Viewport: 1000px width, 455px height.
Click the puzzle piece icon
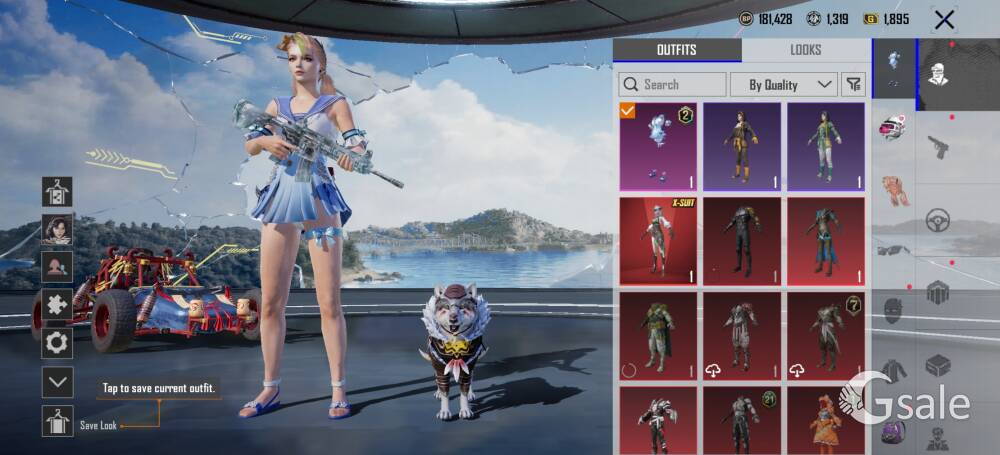[x=57, y=305]
